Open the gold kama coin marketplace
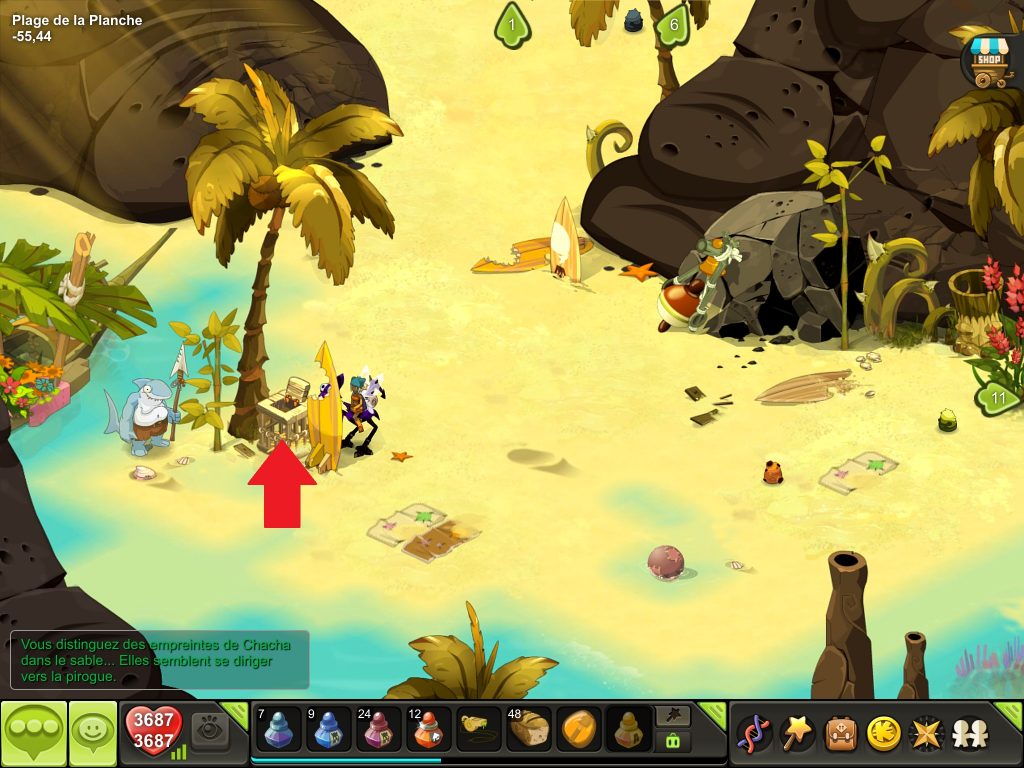The width and height of the screenshot is (1024, 768). pos(883,734)
